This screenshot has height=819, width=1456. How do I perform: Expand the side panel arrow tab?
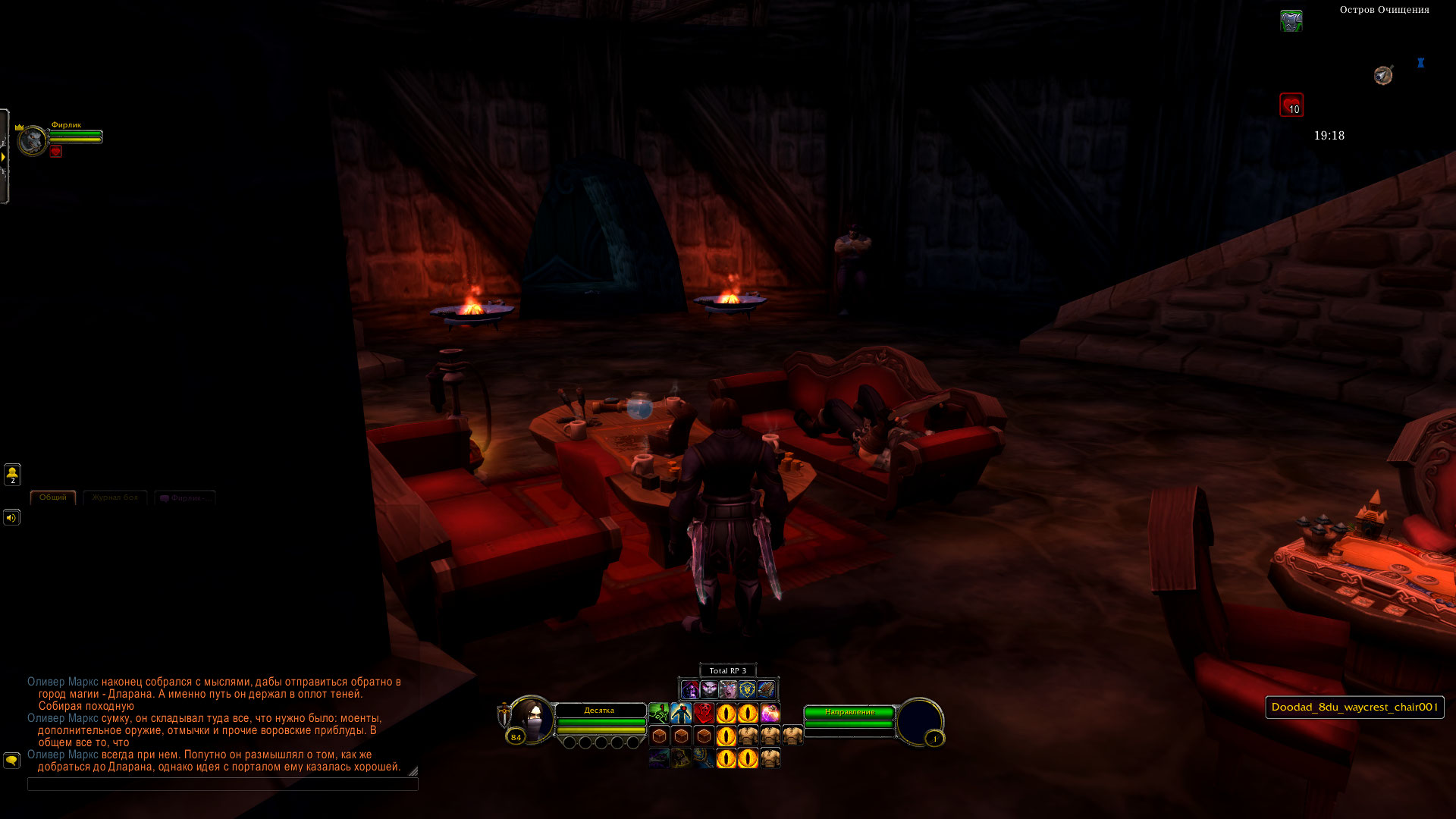pyautogui.click(x=4, y=157)
